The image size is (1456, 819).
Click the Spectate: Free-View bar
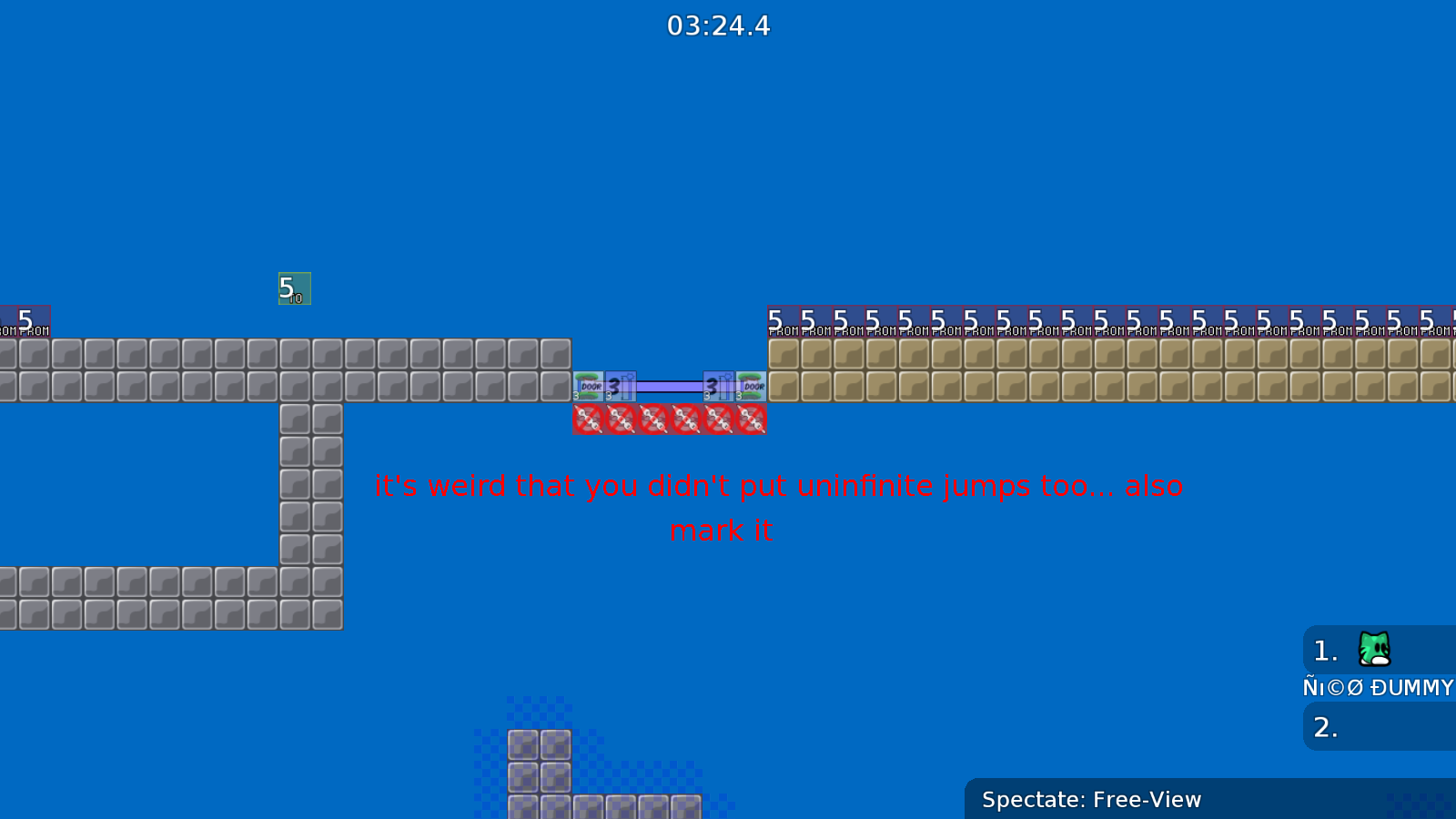click(1090, 800)
